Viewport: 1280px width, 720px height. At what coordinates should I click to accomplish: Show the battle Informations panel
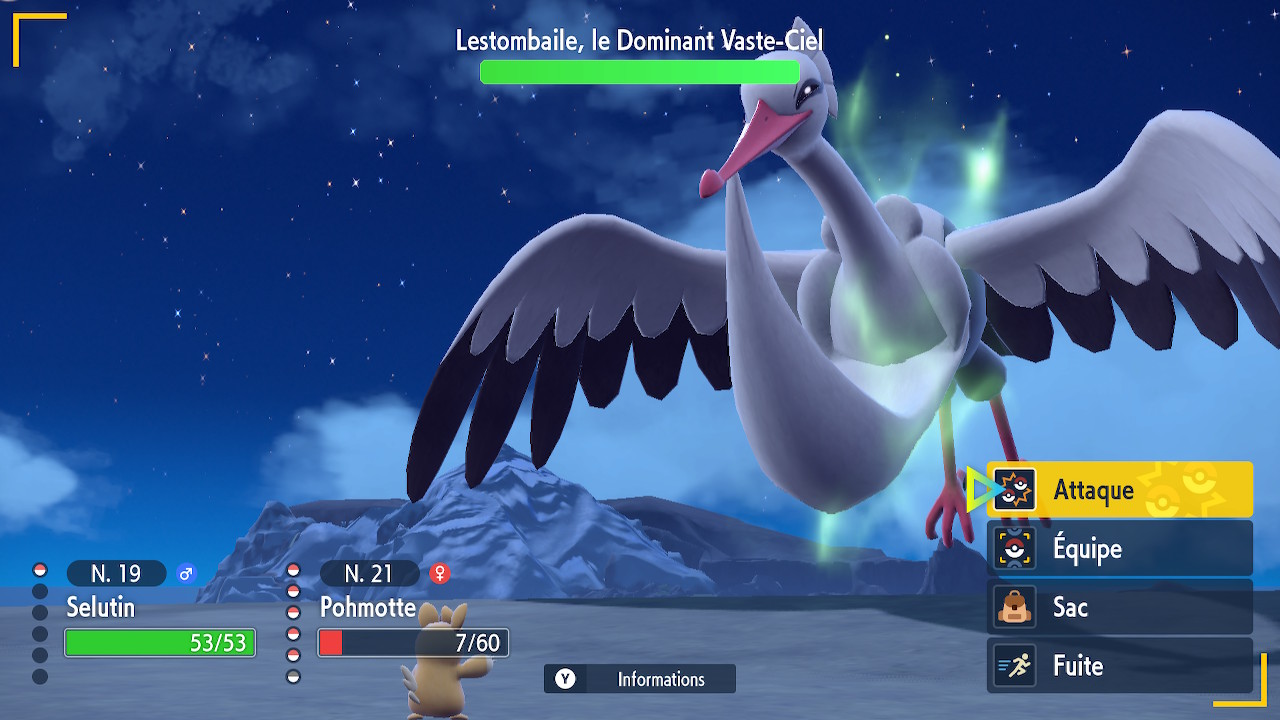(x=640, y=679)
